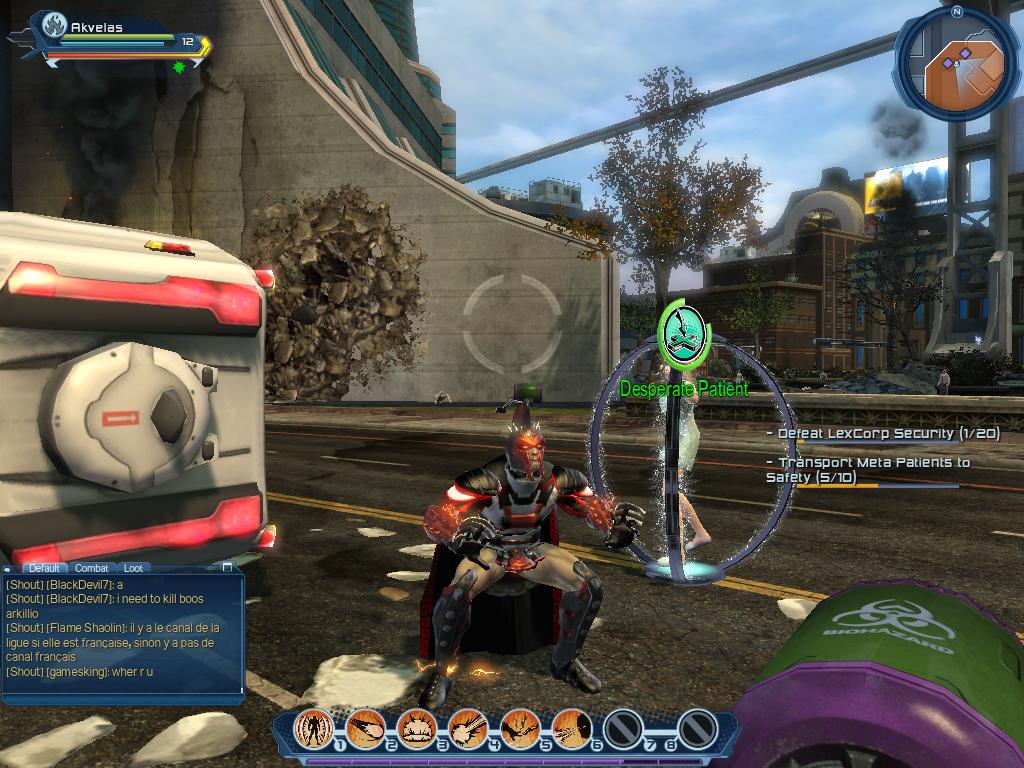Click the speech bubble icon beside chat tabs
The image size is (1024, 768).
(9, 569)
